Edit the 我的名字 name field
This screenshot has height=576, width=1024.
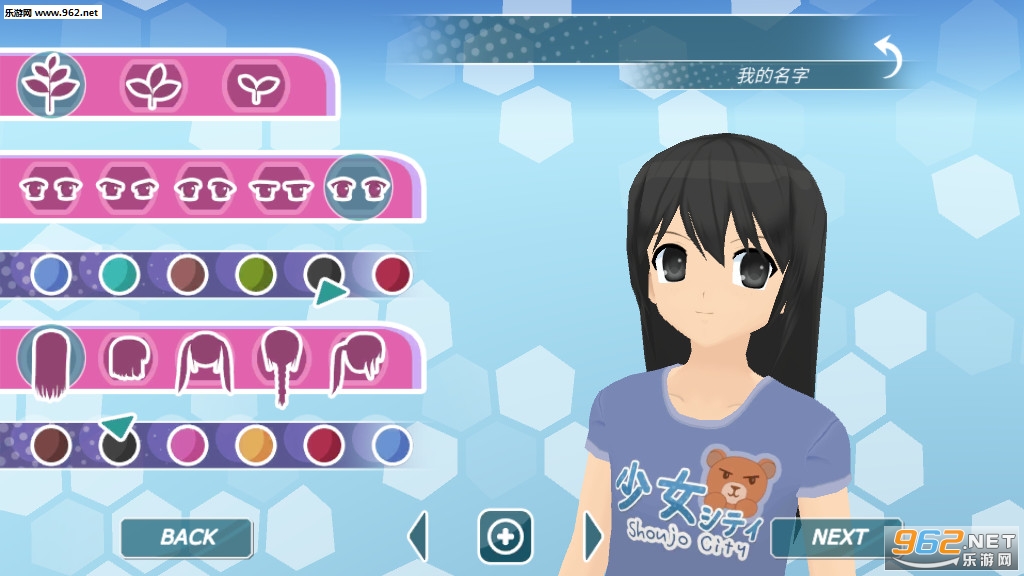pyautogui.click(x=772, y=75)
